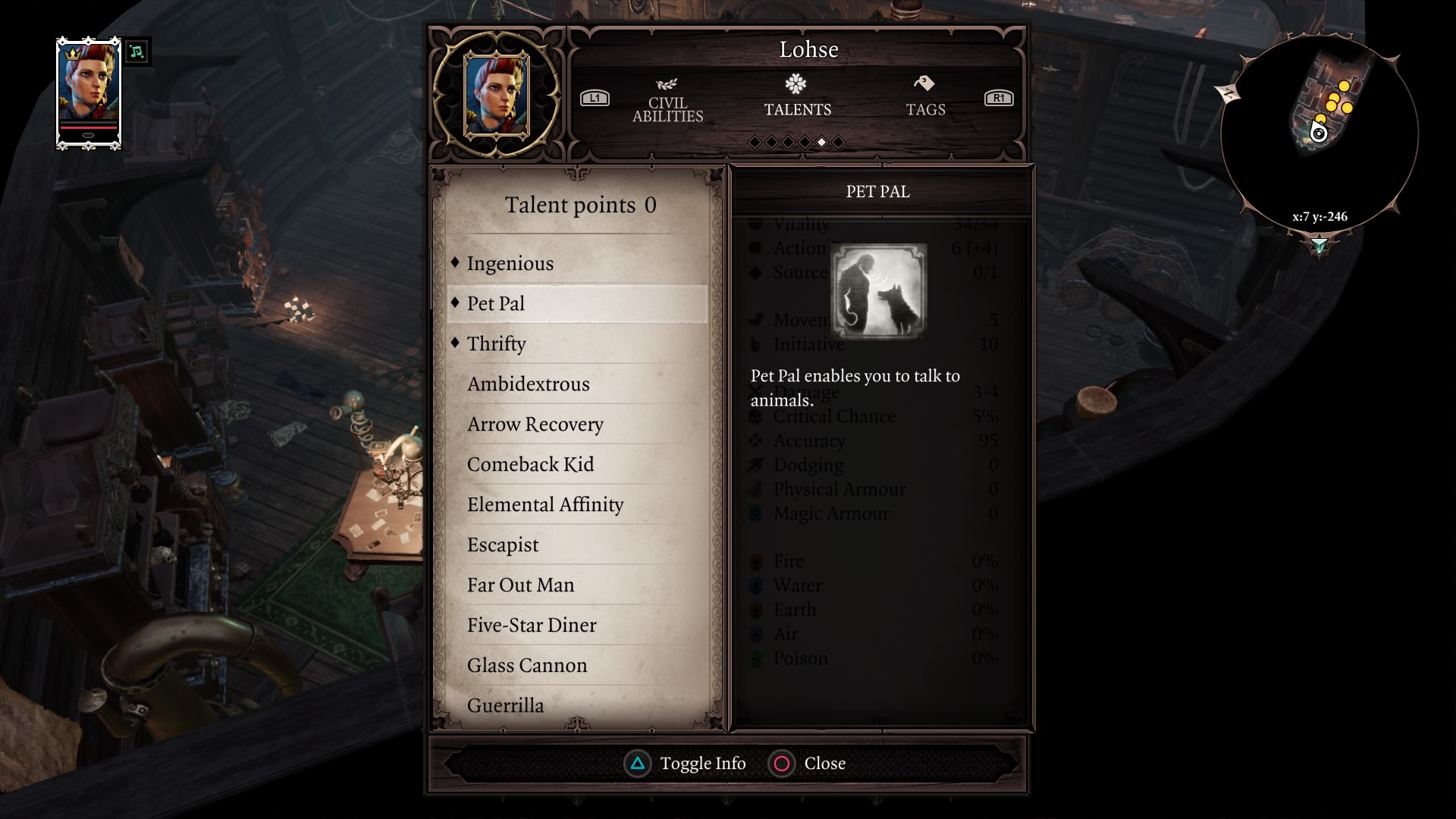Pick the Arrow Recovery talent
This screenshot has width=1456, height=819.
click(535, 424)
